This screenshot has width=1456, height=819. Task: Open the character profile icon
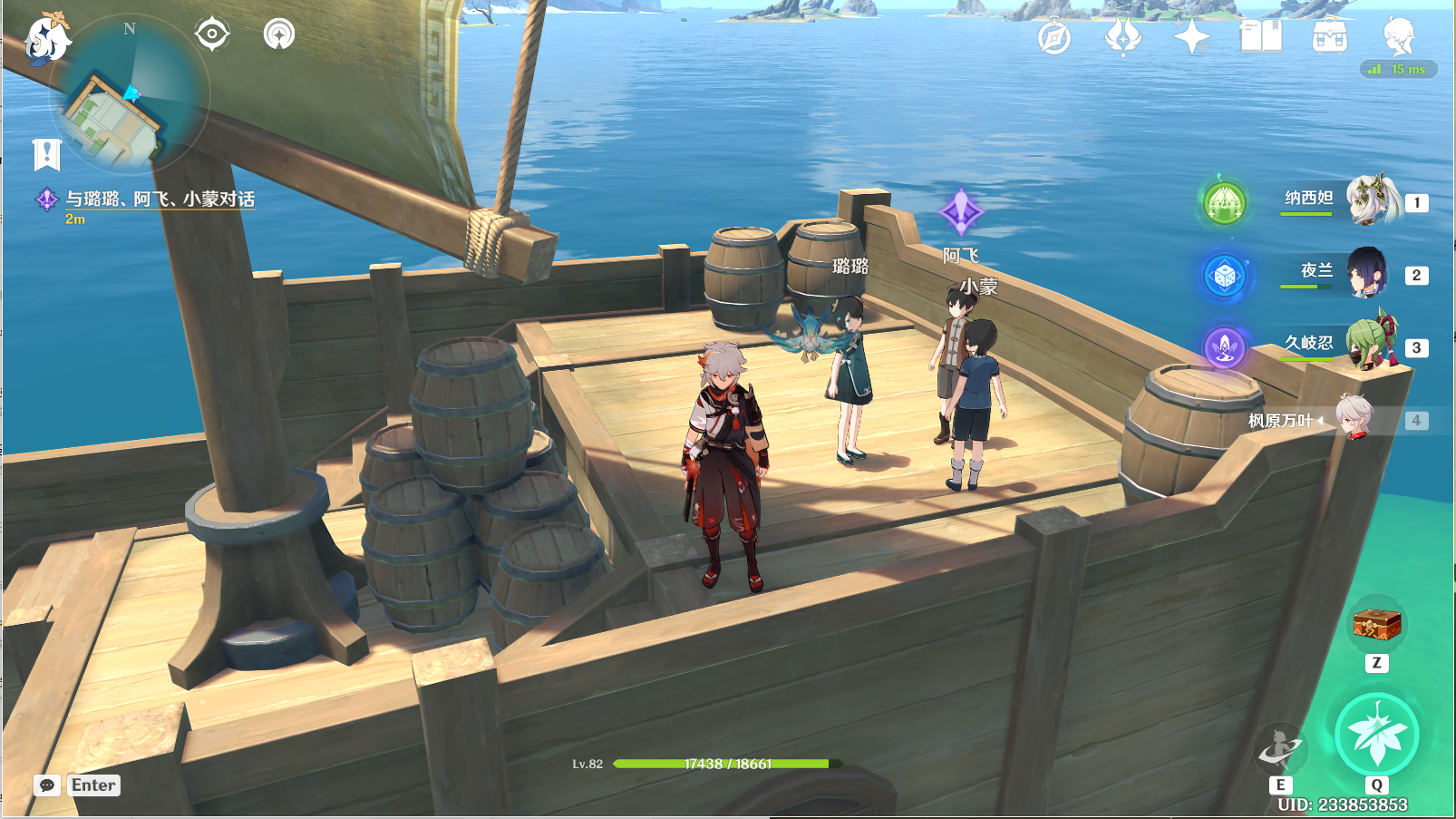1398,35
